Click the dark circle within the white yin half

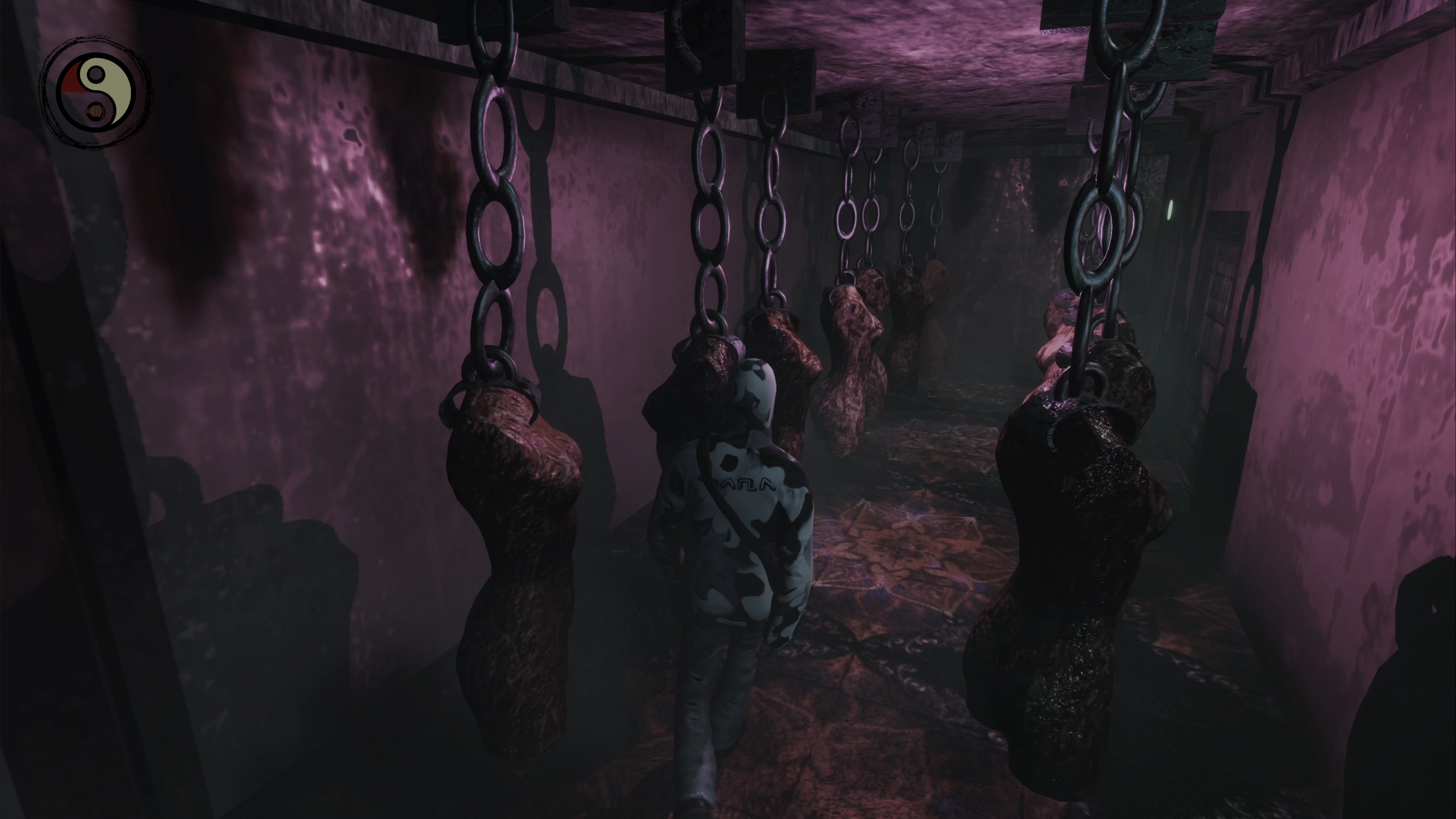(x=96, y=74)
